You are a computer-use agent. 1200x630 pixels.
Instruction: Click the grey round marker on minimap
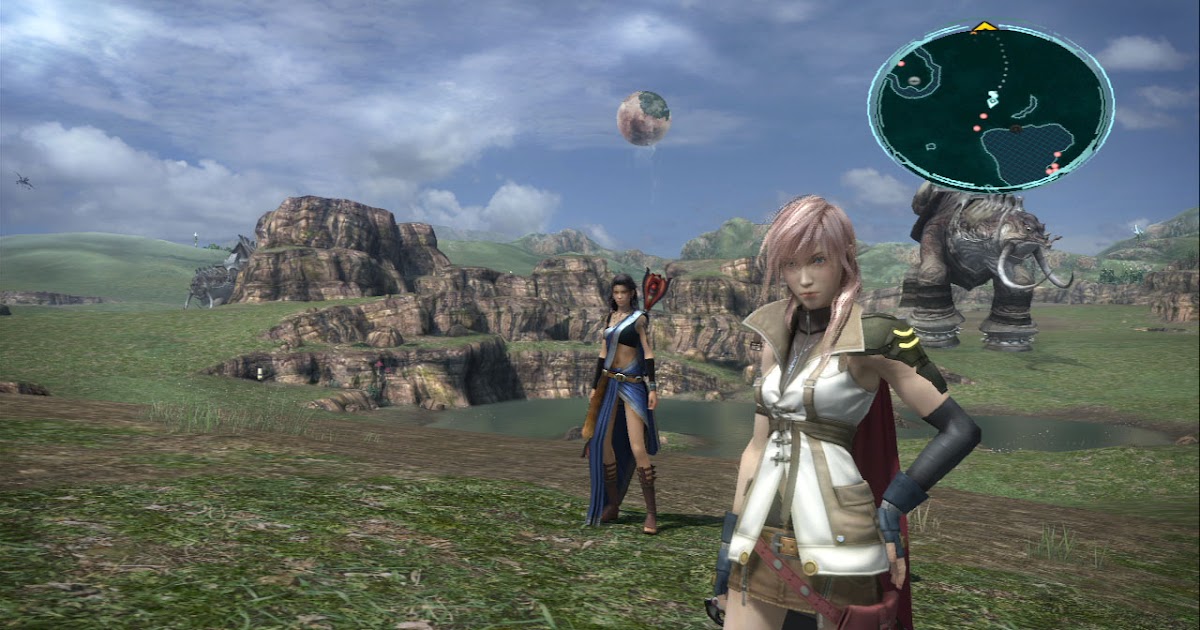coord(913,80)
